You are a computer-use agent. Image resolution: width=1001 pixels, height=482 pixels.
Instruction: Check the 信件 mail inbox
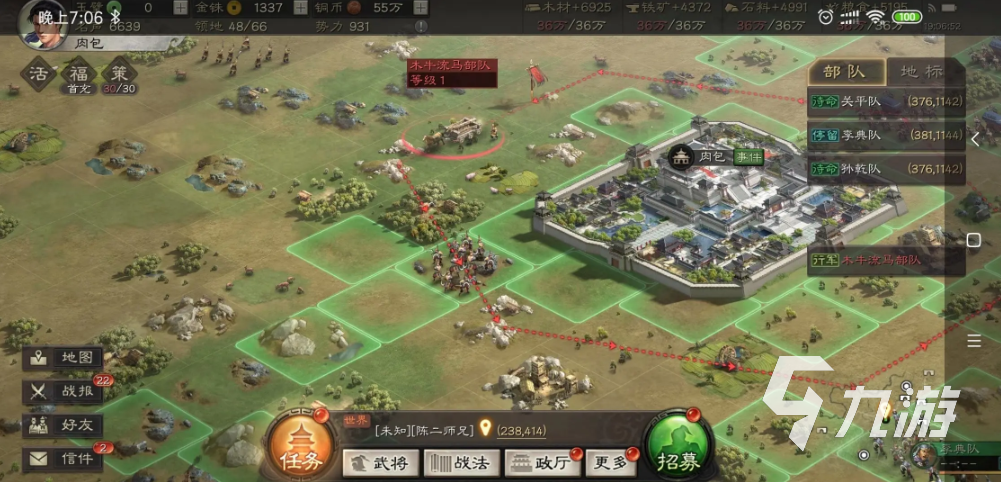[64, 459]
